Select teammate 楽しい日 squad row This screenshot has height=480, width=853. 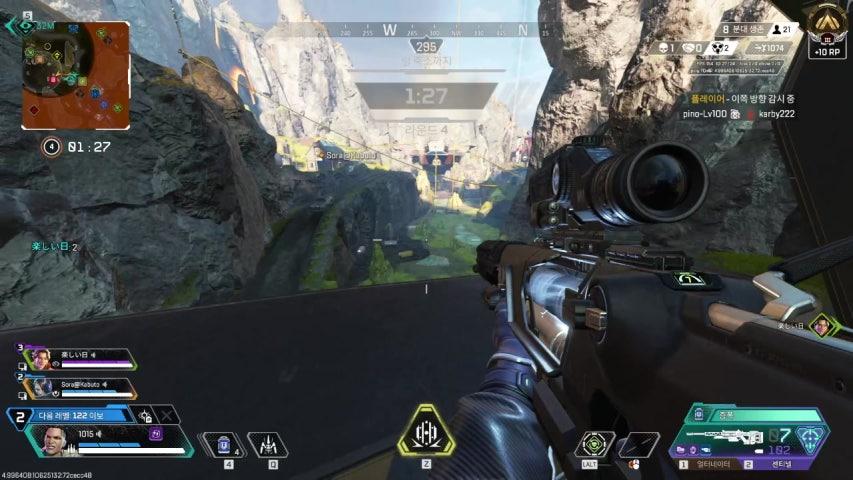click(x=80, y=358)
